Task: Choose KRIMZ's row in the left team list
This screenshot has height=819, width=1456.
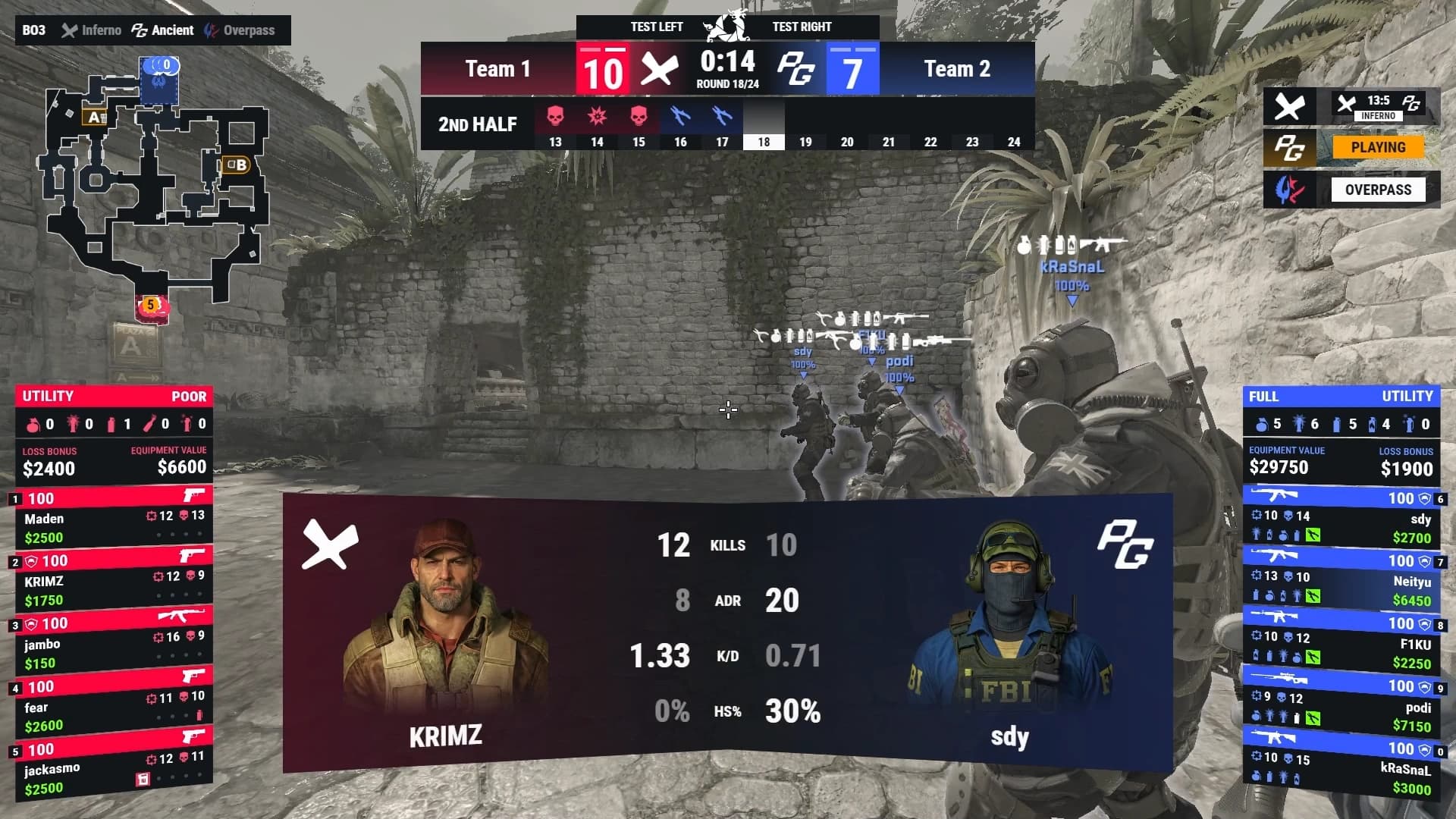Action: [114, 582]
